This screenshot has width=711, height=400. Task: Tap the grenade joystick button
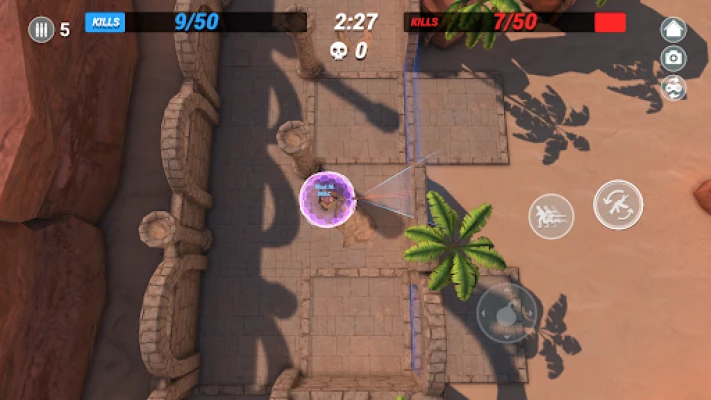[506, 311]
